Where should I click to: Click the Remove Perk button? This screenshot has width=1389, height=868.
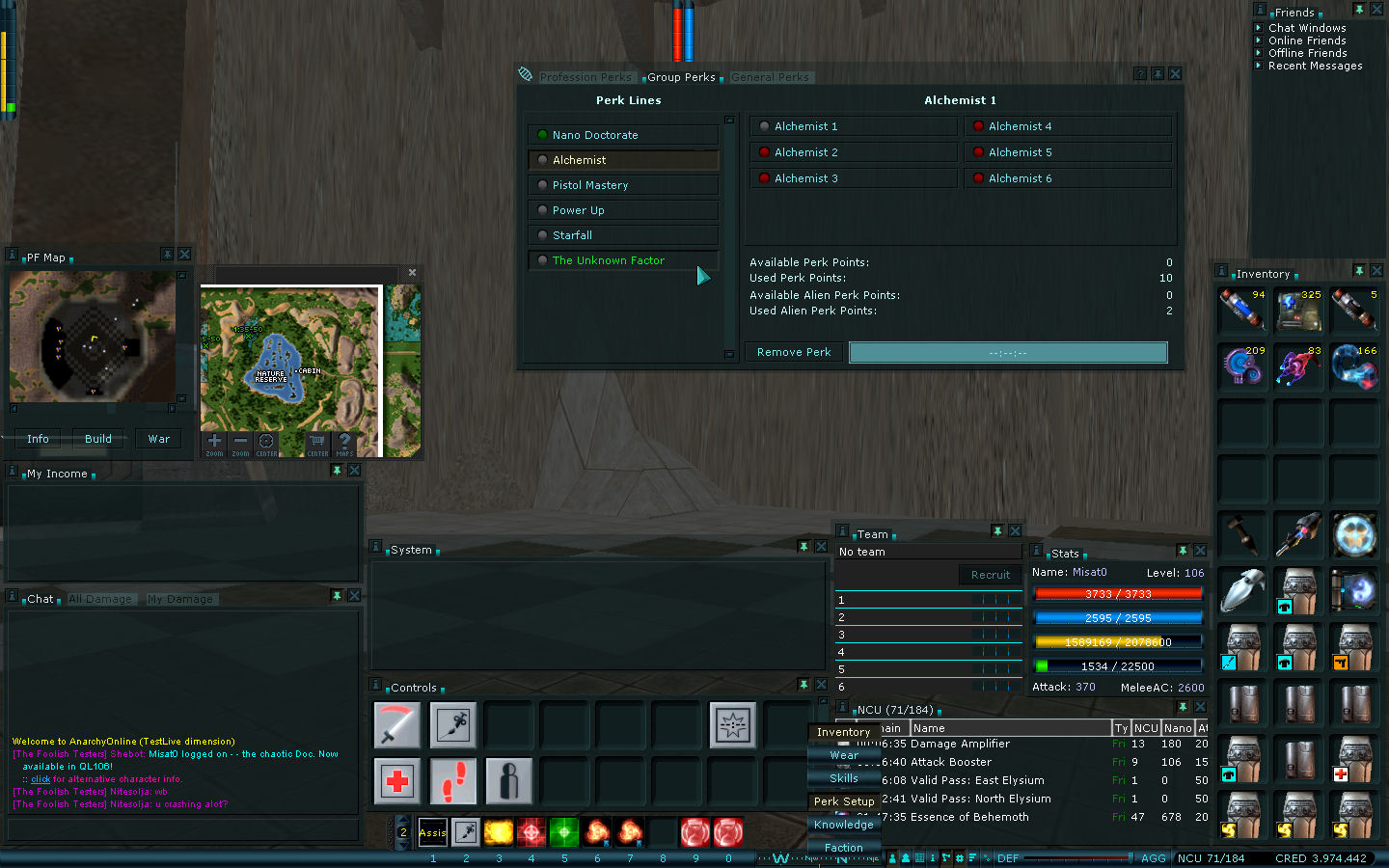point(794,352)
